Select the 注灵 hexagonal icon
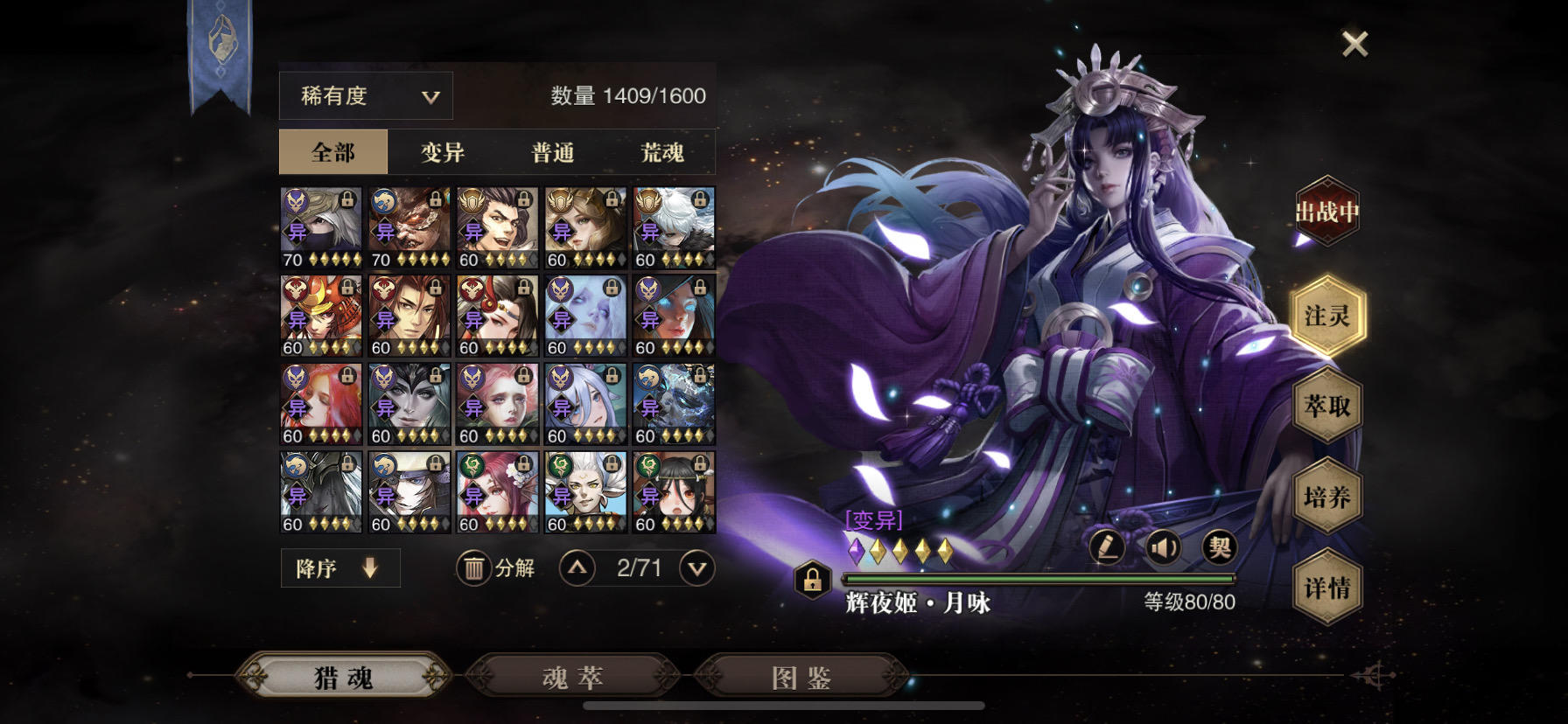This screenshot has width=1568, height=724. point(1327,317)
